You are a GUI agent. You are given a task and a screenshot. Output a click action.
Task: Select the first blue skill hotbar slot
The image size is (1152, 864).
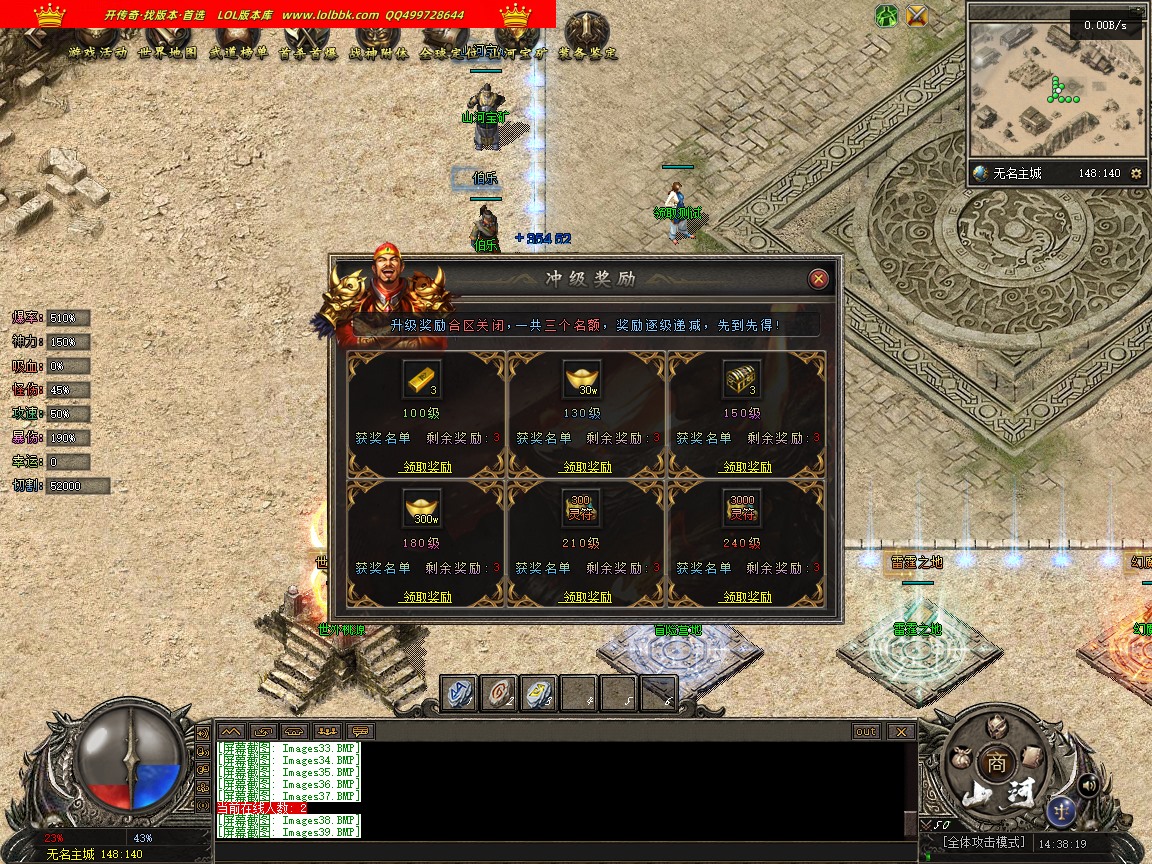460,692
